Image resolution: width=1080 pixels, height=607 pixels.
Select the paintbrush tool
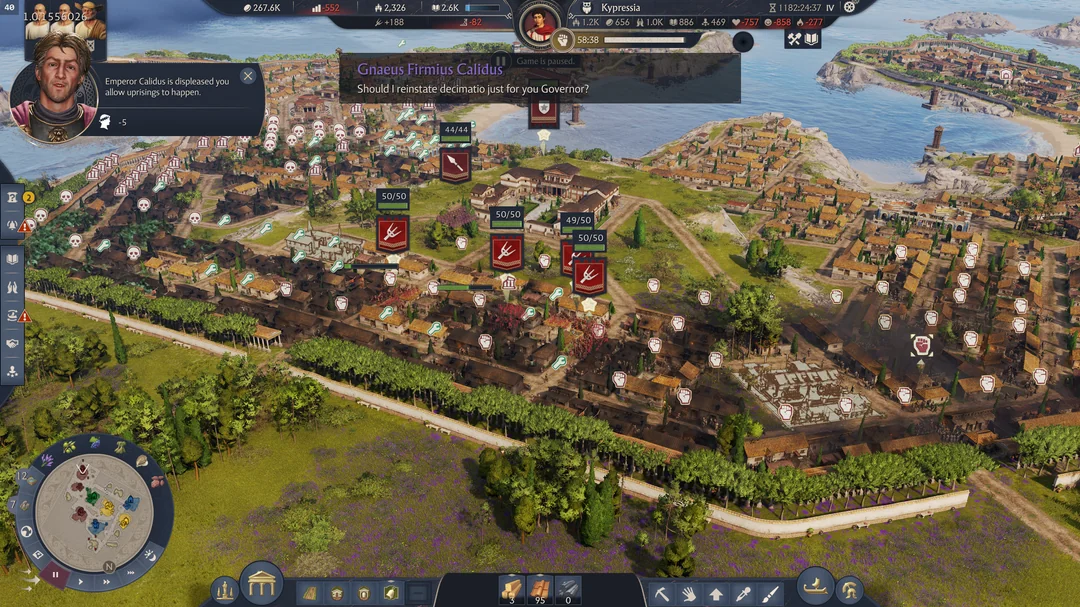(770, 593)
